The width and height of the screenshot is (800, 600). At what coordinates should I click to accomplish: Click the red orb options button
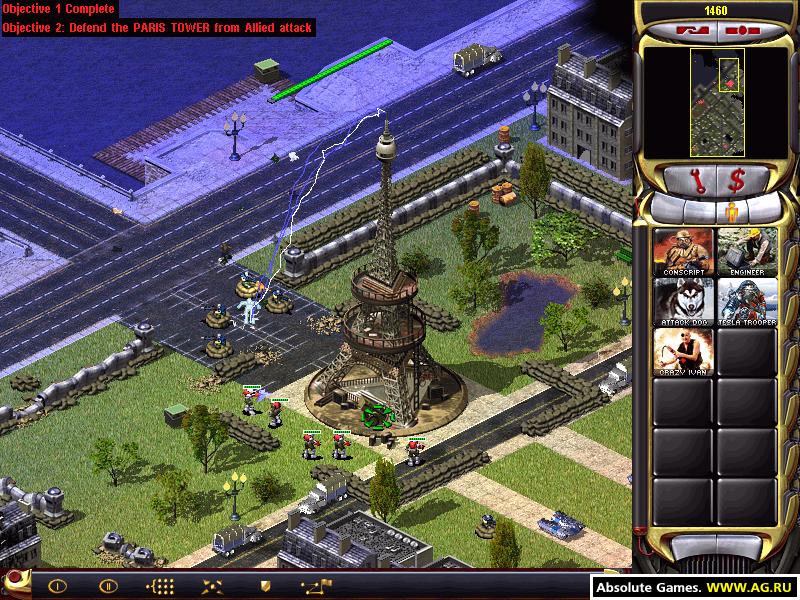click(x=17, y=583)
